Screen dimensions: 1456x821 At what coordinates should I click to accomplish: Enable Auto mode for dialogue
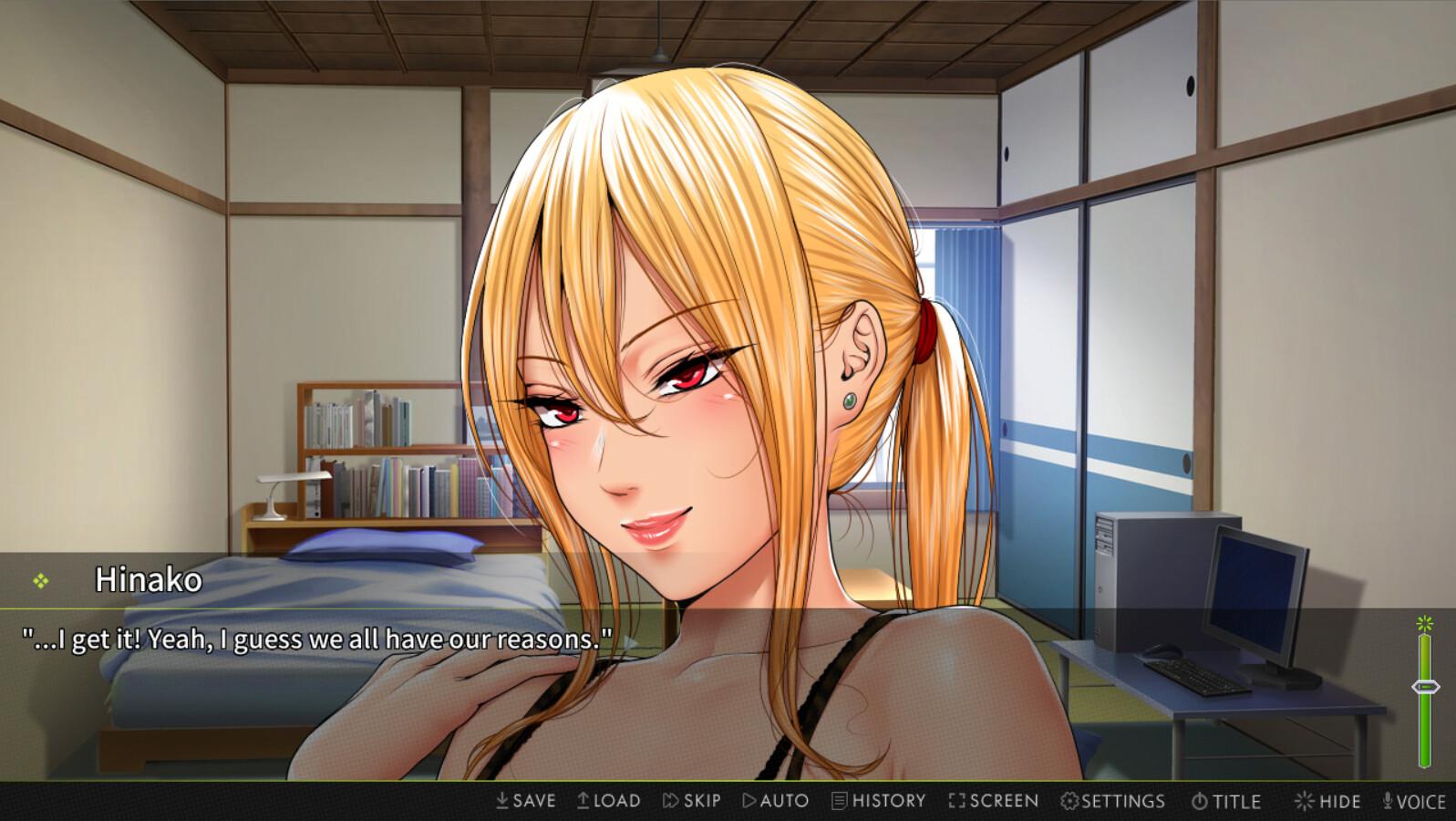tap(775, 800)
